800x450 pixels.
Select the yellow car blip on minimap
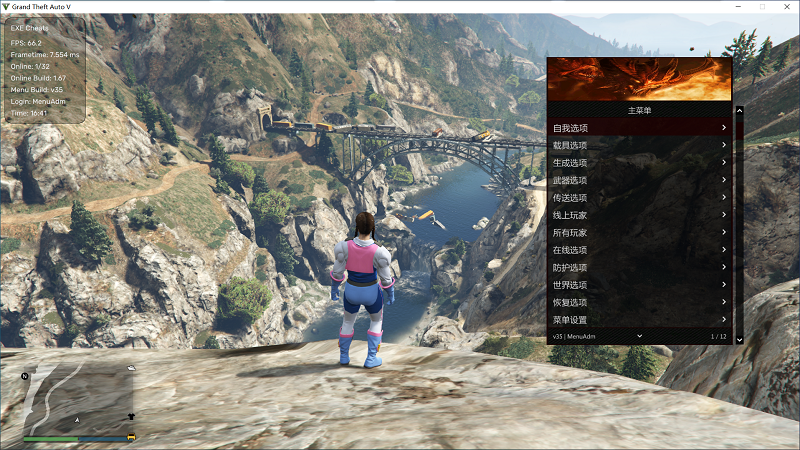(x=131, y=437)
